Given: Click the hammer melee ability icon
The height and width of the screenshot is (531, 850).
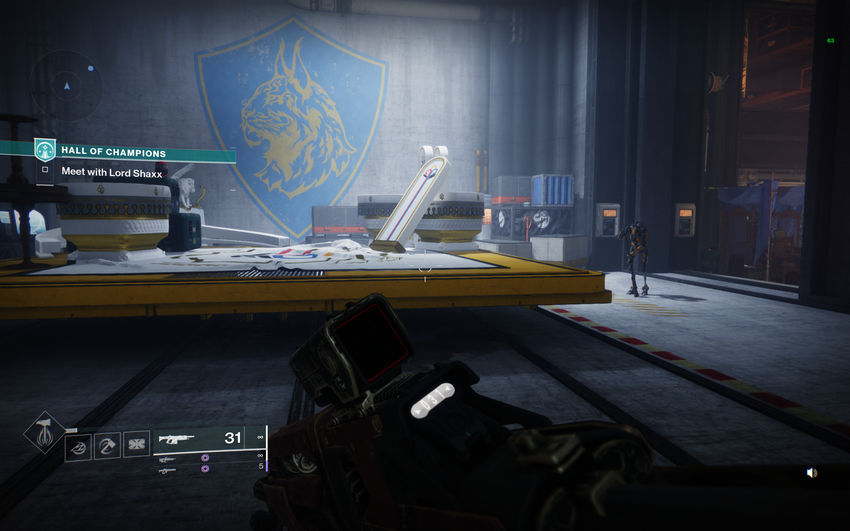Looking at the screenshot, I should pyautogui.click(x=107, y=446).
